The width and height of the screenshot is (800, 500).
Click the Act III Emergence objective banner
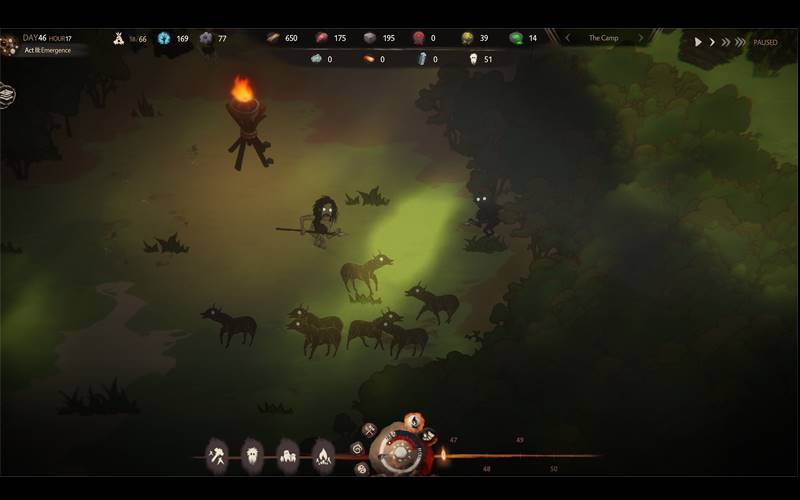[x=48, y=50]
